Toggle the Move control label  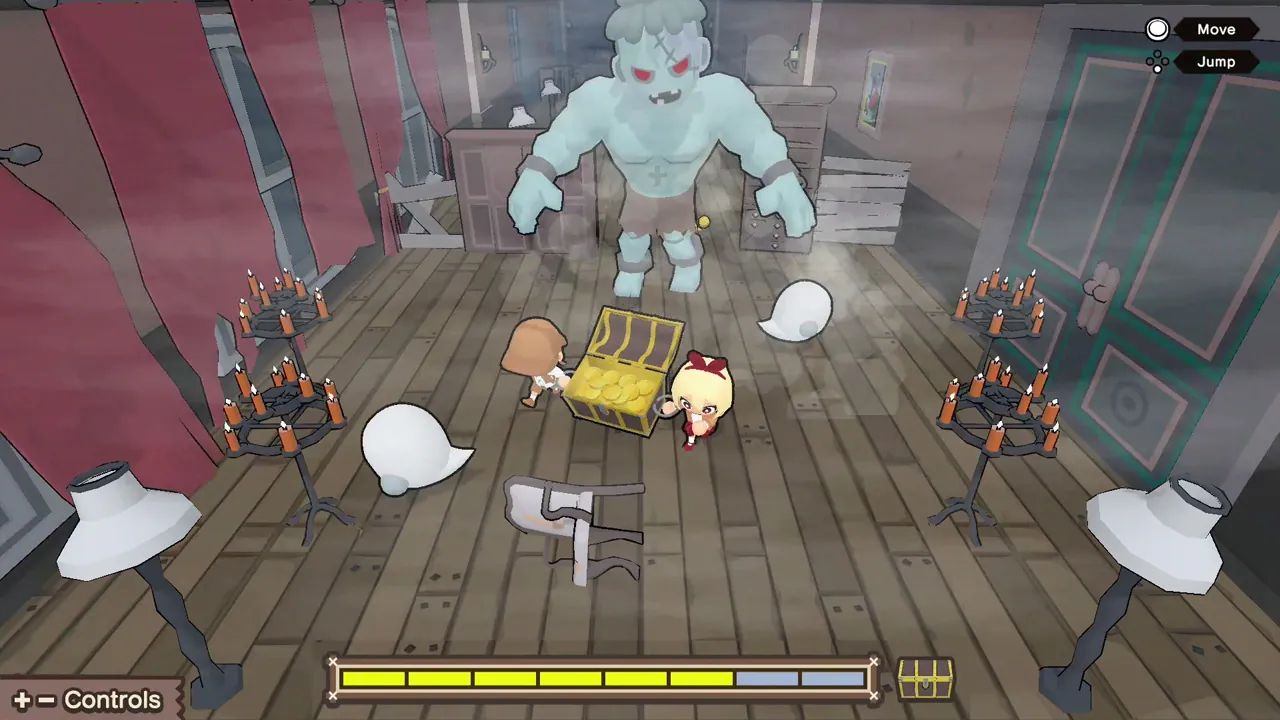coord(1216,29)
